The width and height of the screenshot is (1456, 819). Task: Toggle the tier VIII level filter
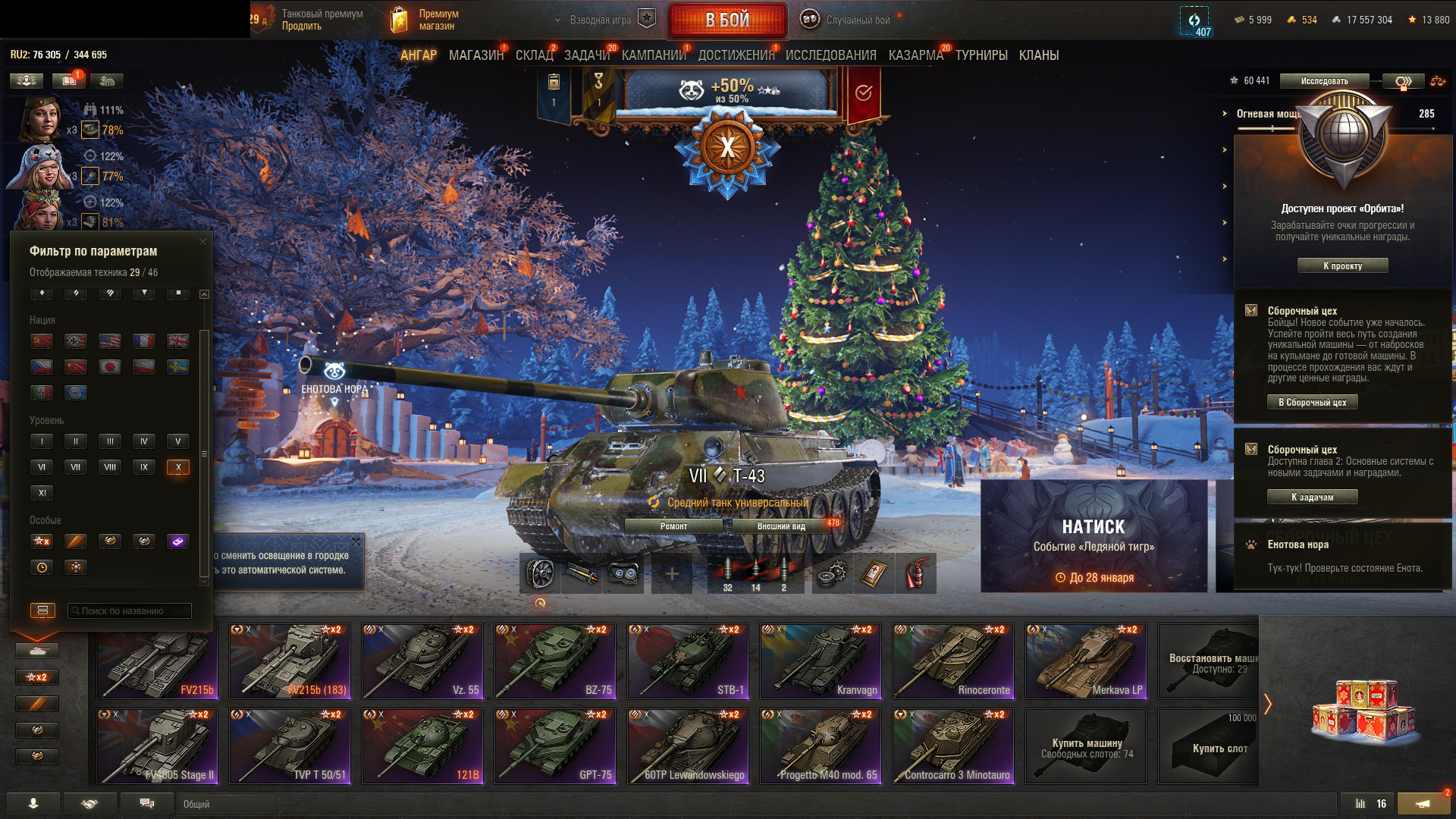110,467
